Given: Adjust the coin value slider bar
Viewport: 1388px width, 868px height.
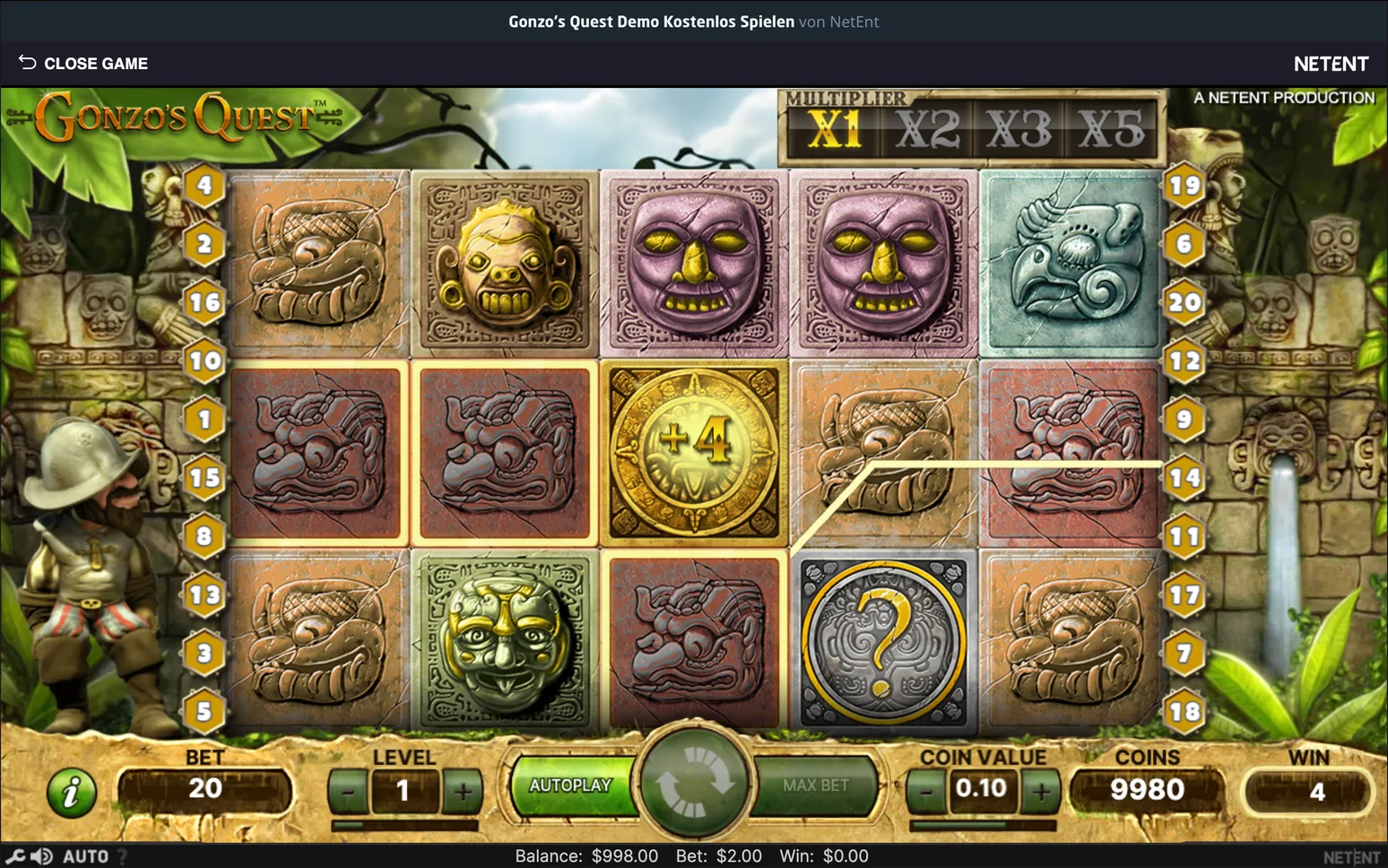Looking at the screenshot, I should (x=982, y=825).
